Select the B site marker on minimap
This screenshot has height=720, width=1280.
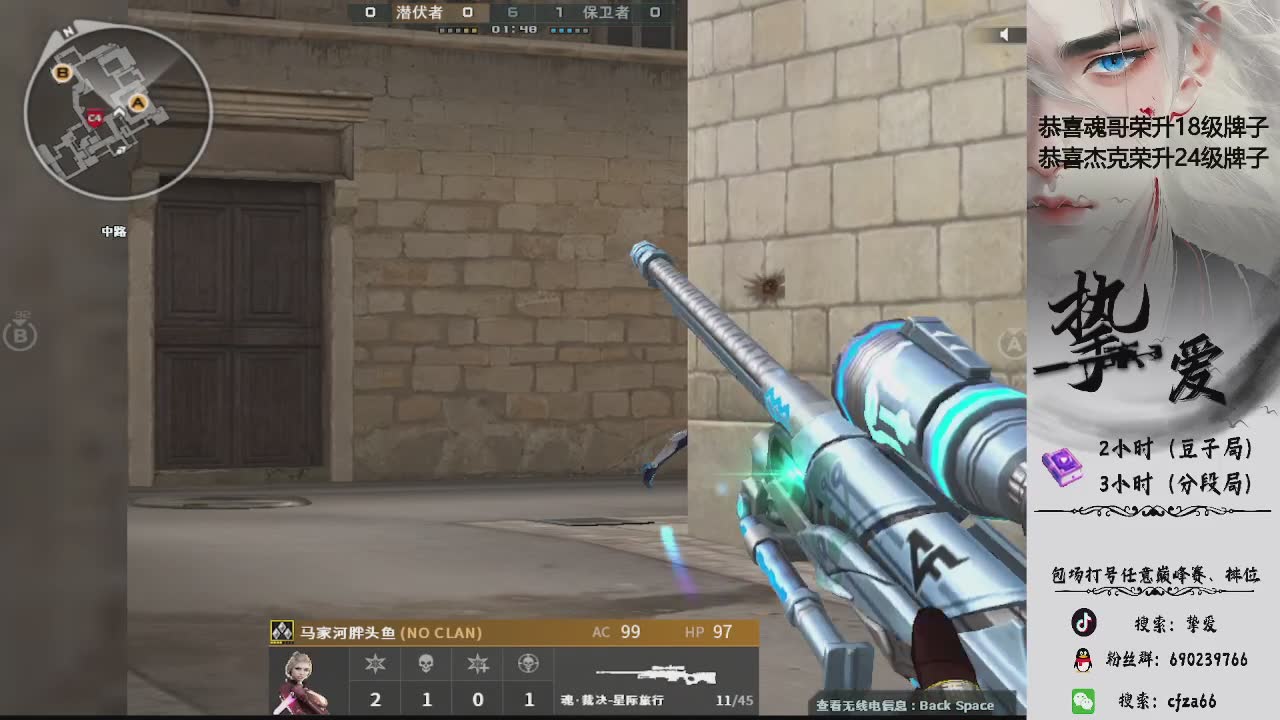pyautogui.click(x=63, y=73)
